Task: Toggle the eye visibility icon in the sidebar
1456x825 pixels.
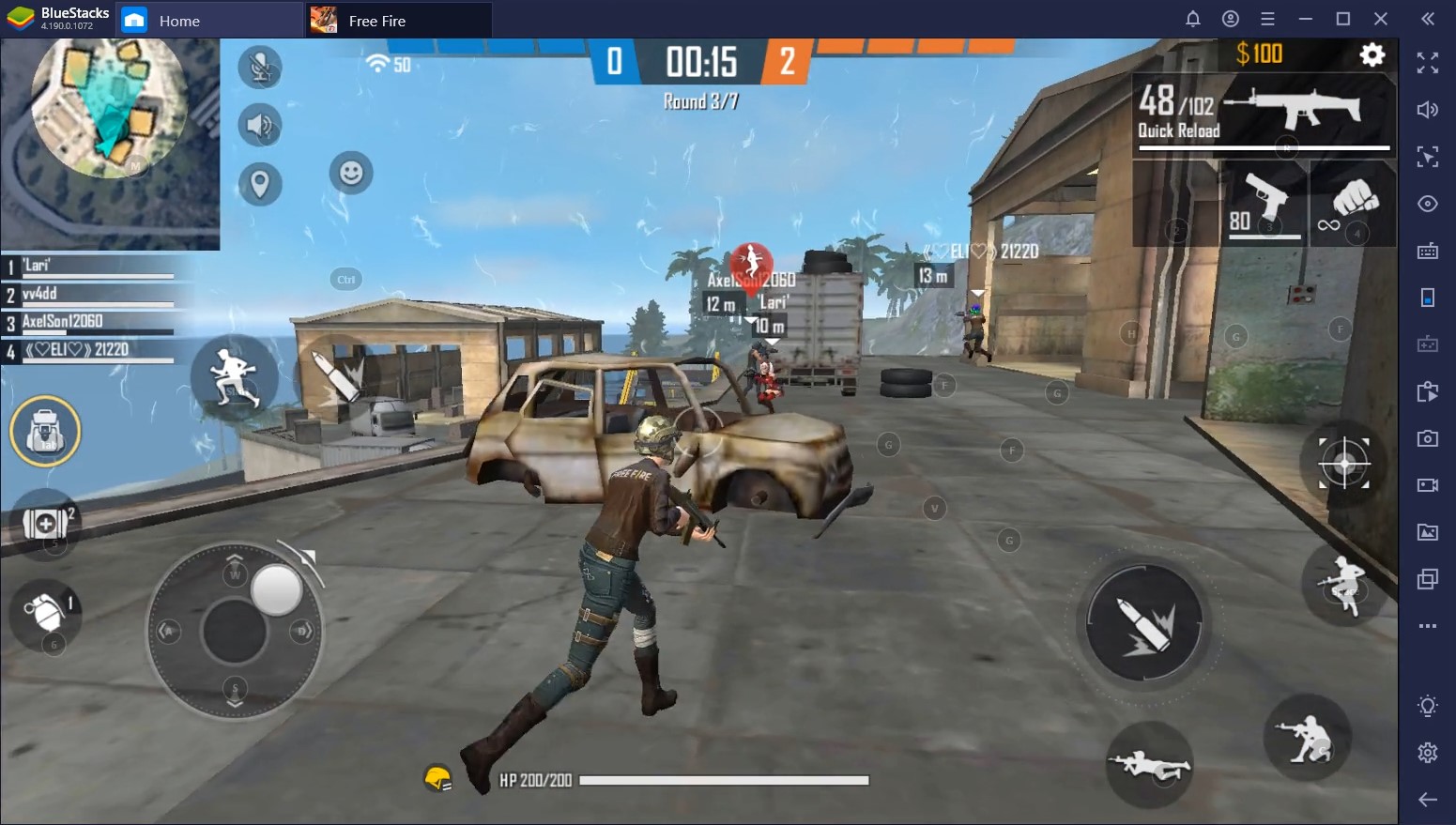Action: [x=1428, y=204]
